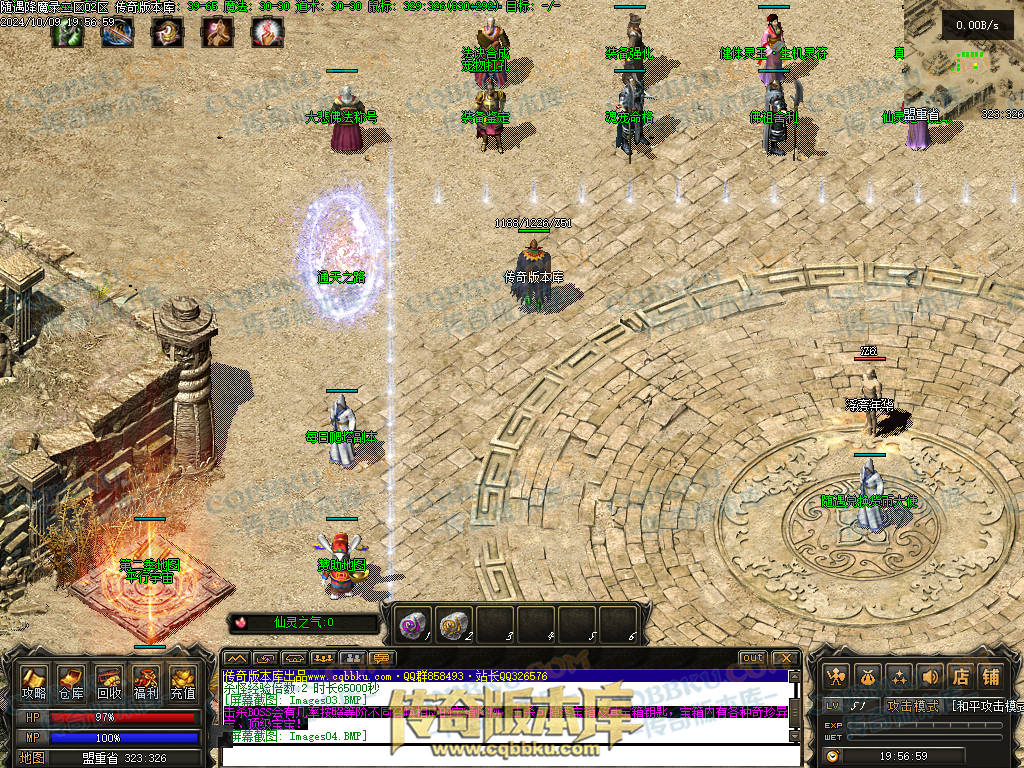Open the sparkle skills icon
This screenshot has width=1024, height=768.
900,677
